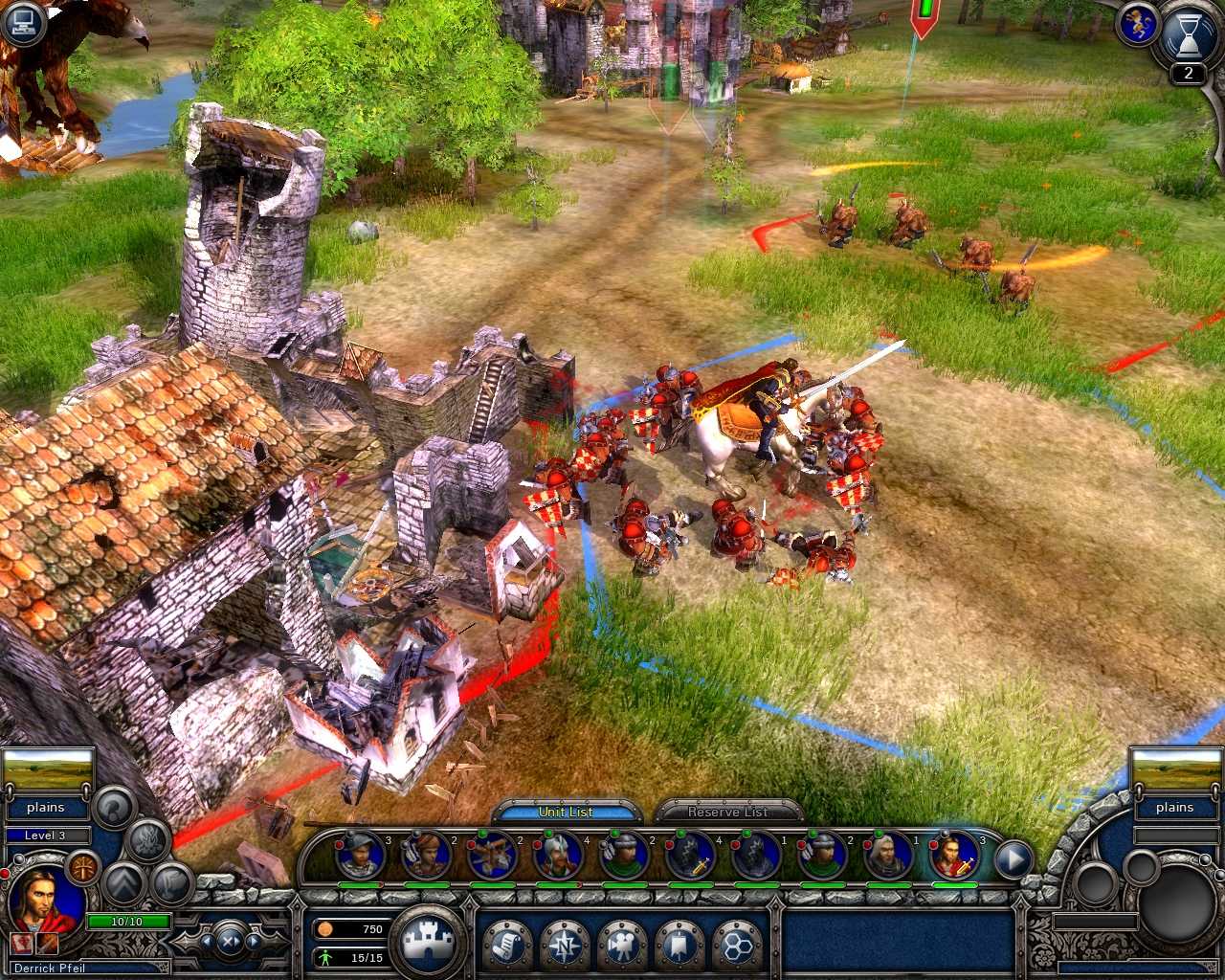Toggle the upward chevron ability icon
The width and height of the screenshot is (1225, 980).
tap(125, 885)
